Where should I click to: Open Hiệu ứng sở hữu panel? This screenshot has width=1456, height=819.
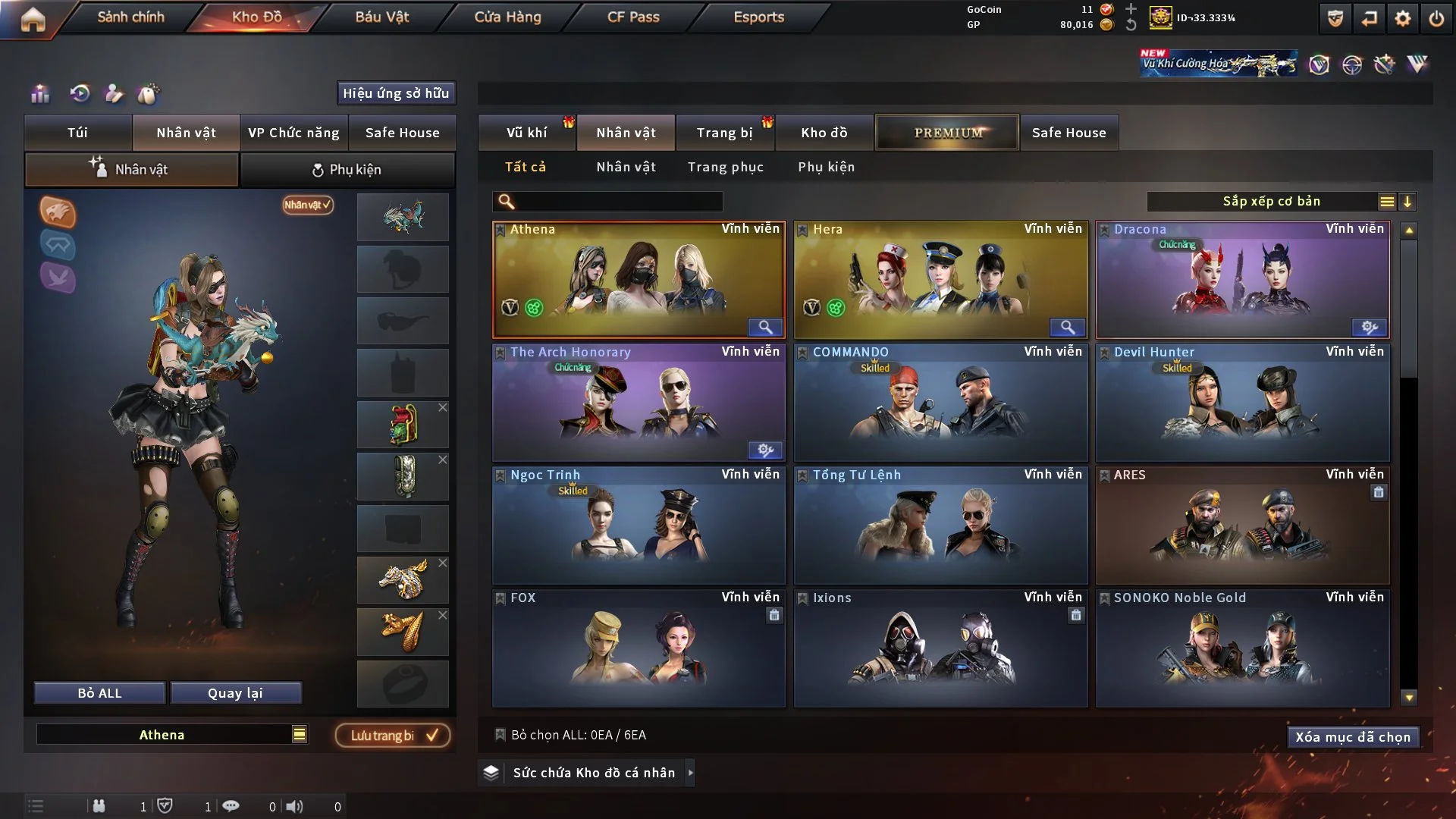coord(395,93)
